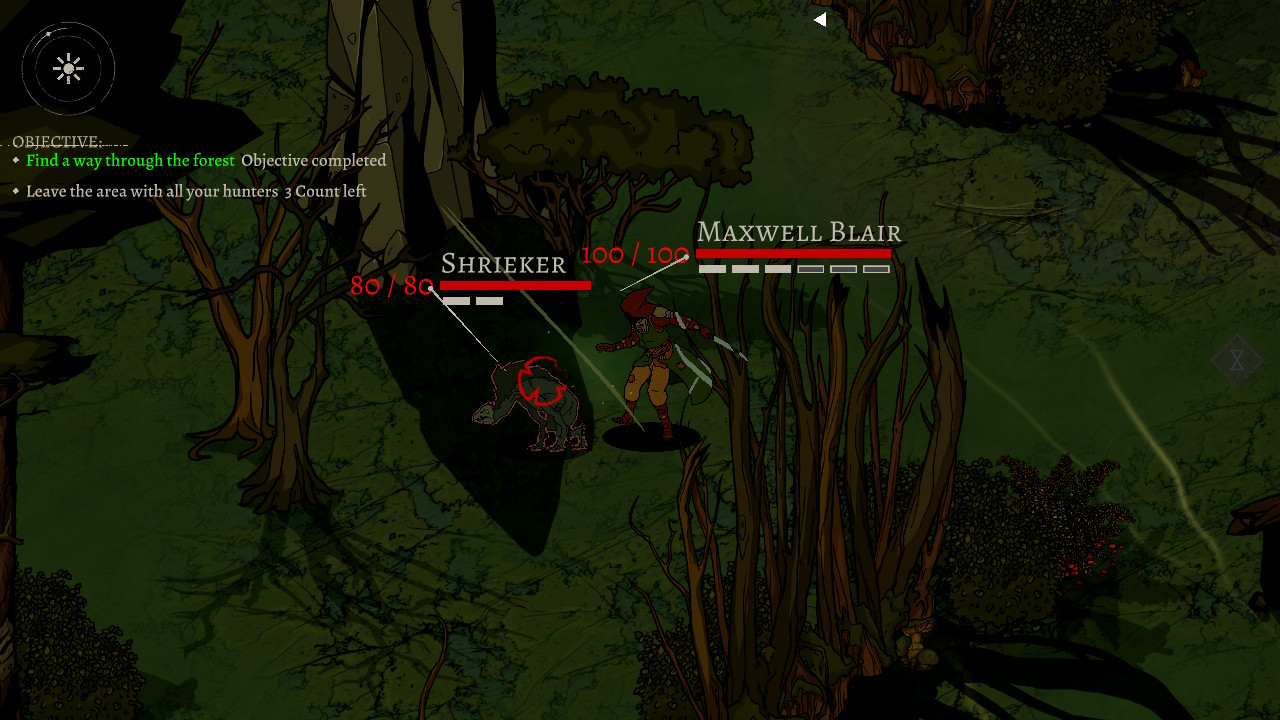Toggle the first stamina segment under Maxwell Blair
1280x720 pixels.
coord(712,268)
